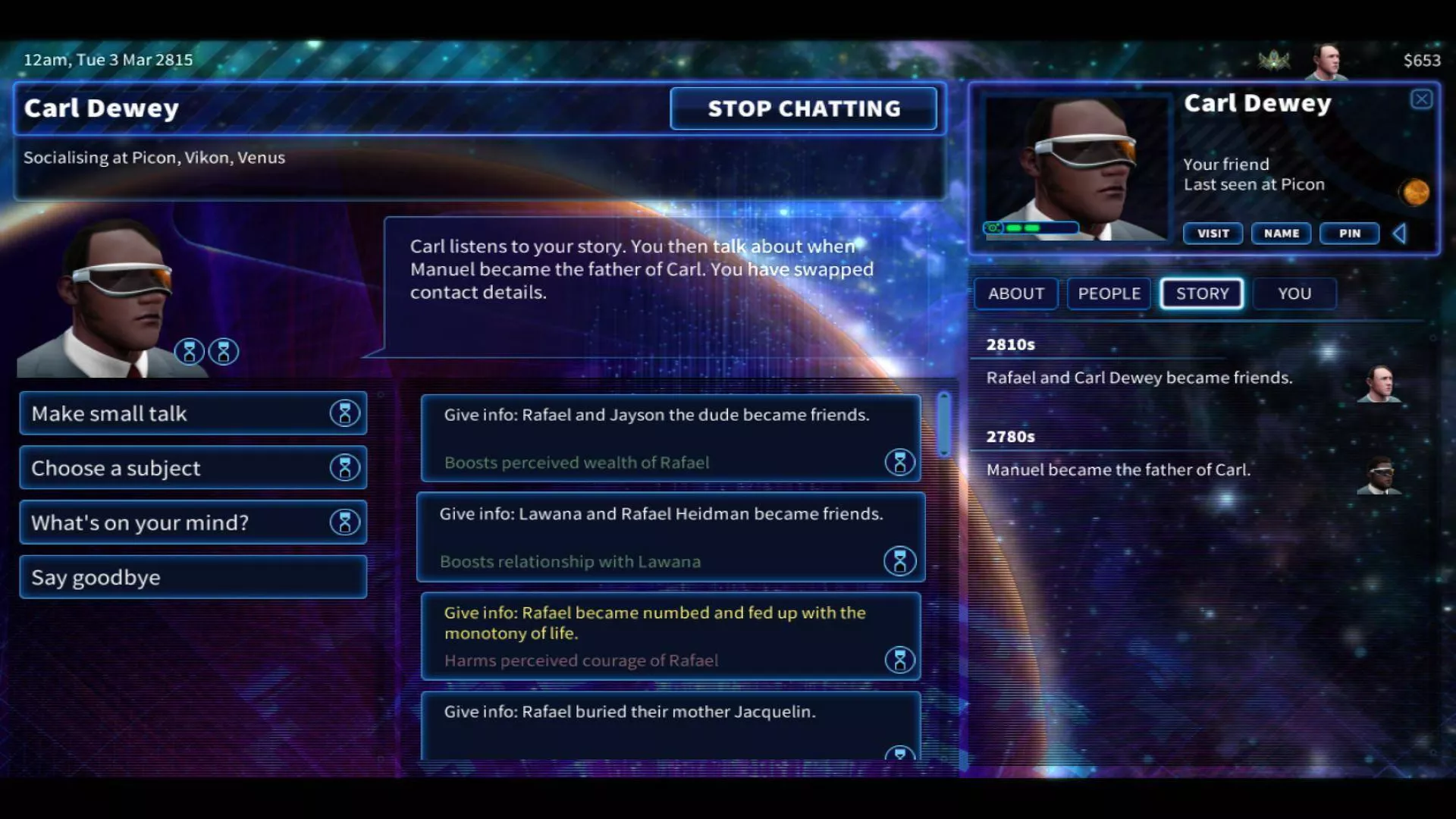
Task: Collapse the panel with the left arrow
Action: (1400, 234)
